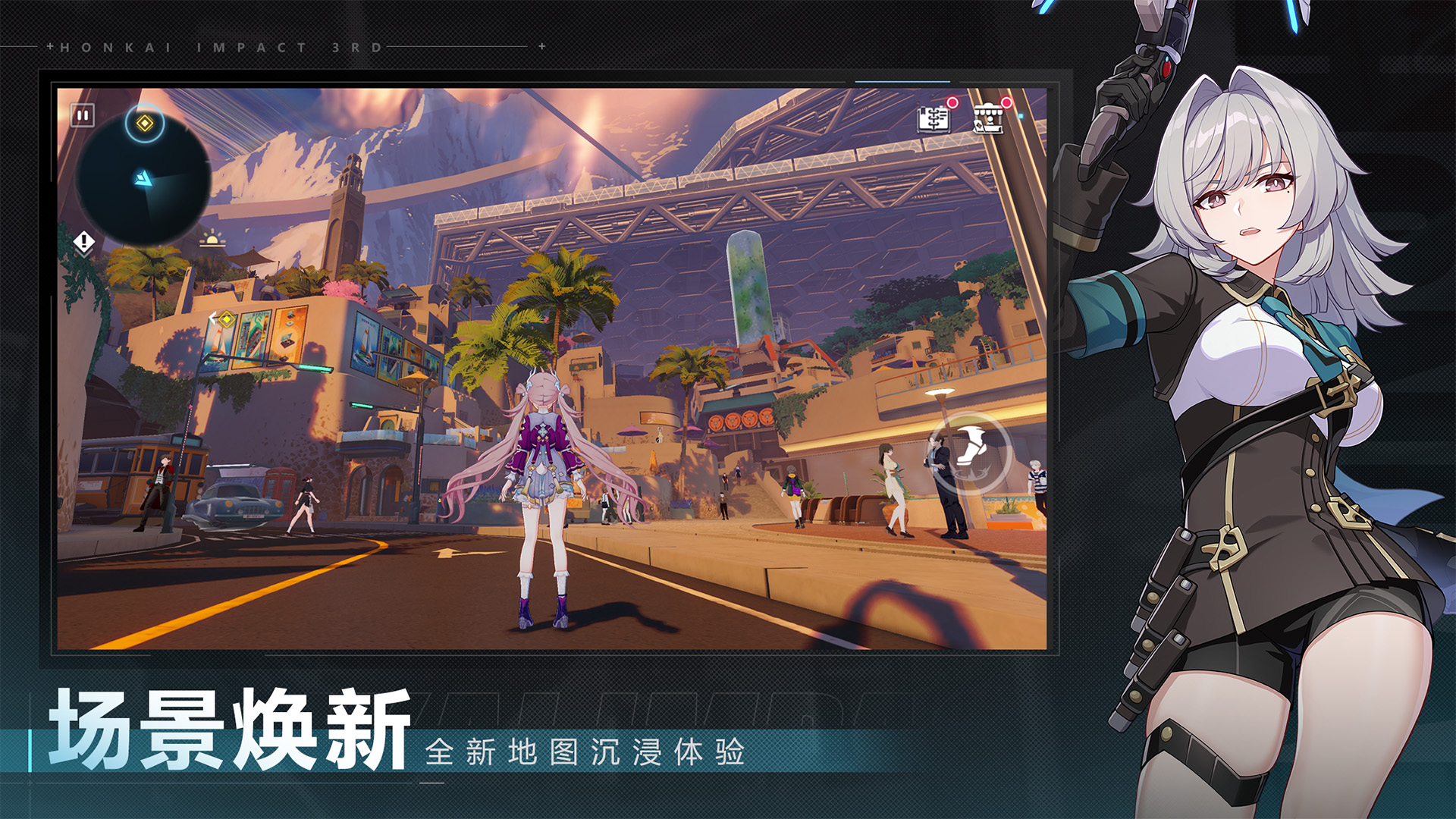Select the yellow quest marker above the minimap
The width and height of the screenshot is (1456, 819).
click(x=144, y=123)
